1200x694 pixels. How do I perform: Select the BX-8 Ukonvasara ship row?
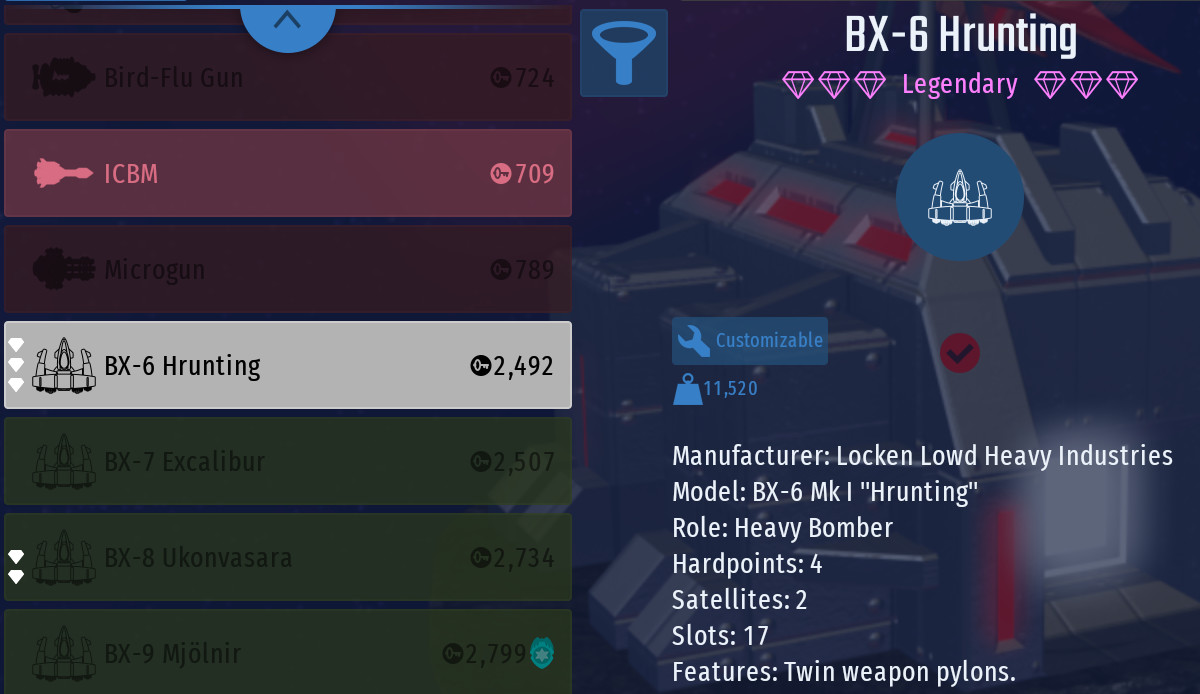288,557
